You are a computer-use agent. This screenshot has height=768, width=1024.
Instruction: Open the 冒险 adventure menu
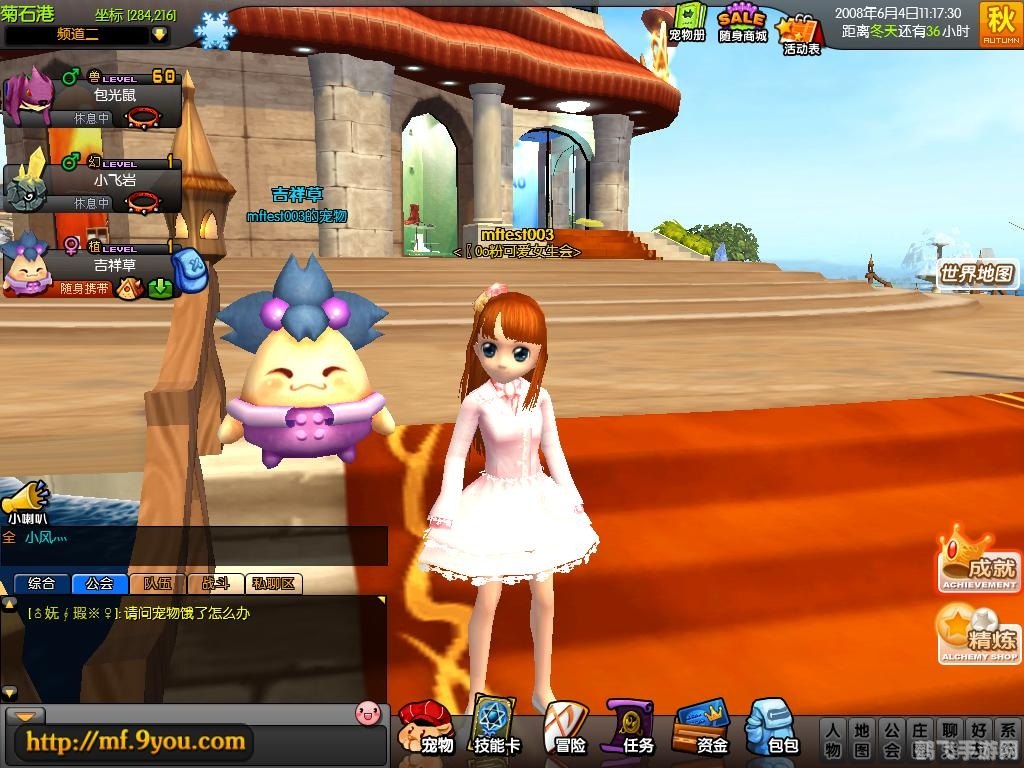coord(566,727)
